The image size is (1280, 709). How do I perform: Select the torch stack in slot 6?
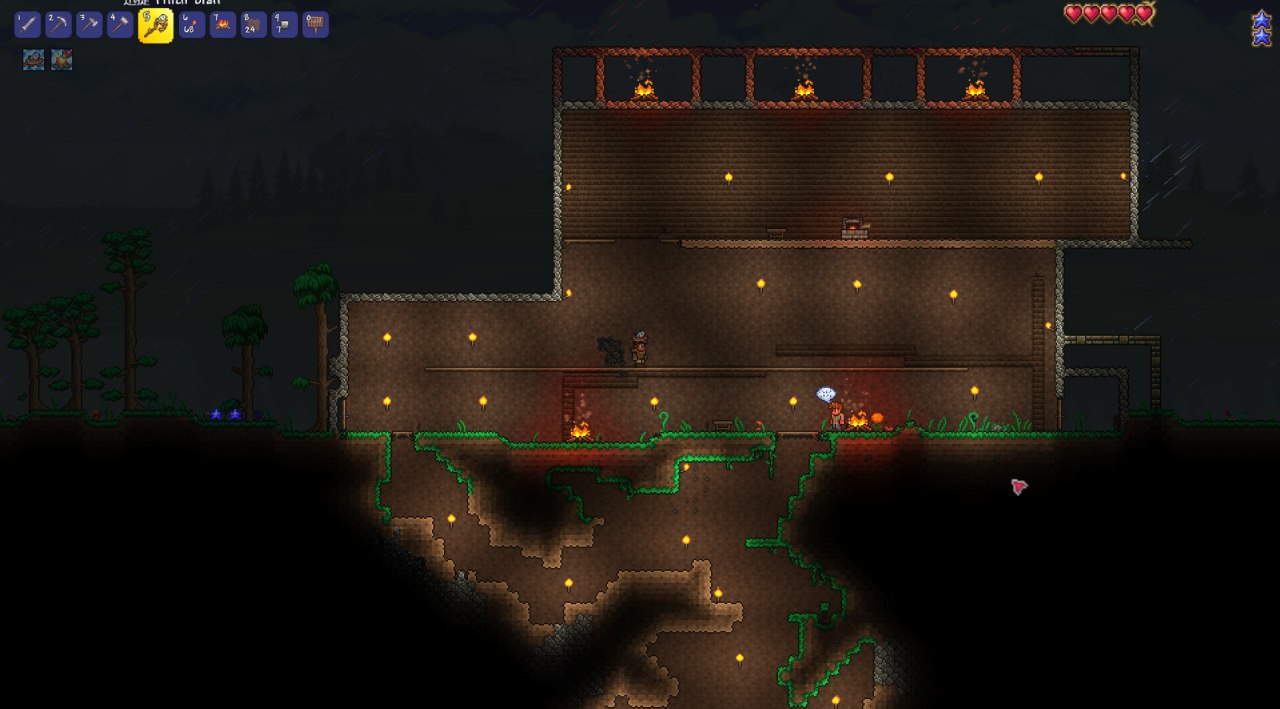[192, 25]
